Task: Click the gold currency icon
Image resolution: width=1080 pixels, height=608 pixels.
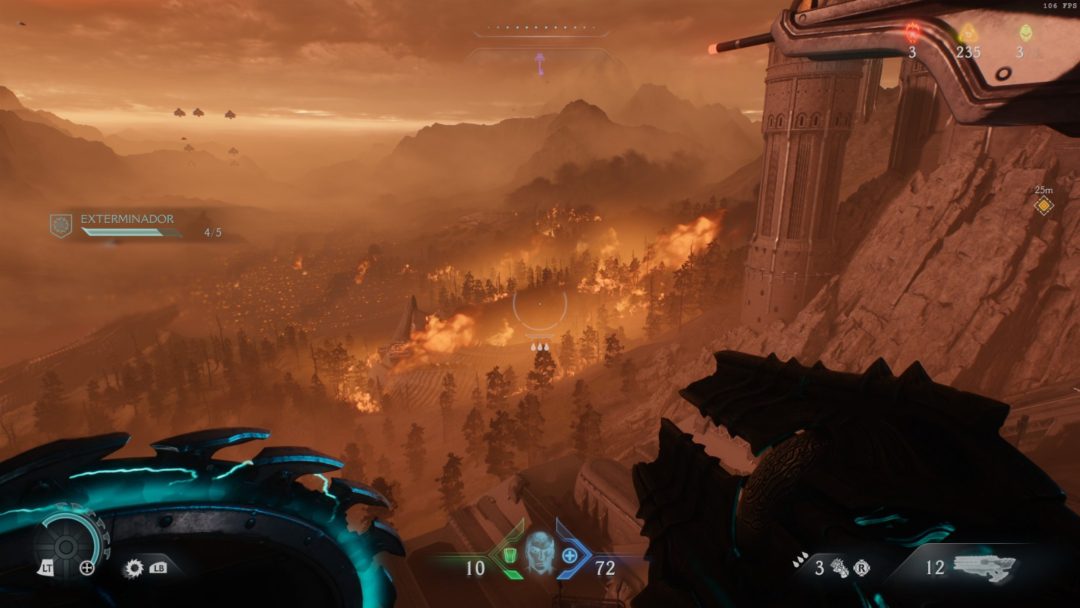Action: tap(967, 32)
